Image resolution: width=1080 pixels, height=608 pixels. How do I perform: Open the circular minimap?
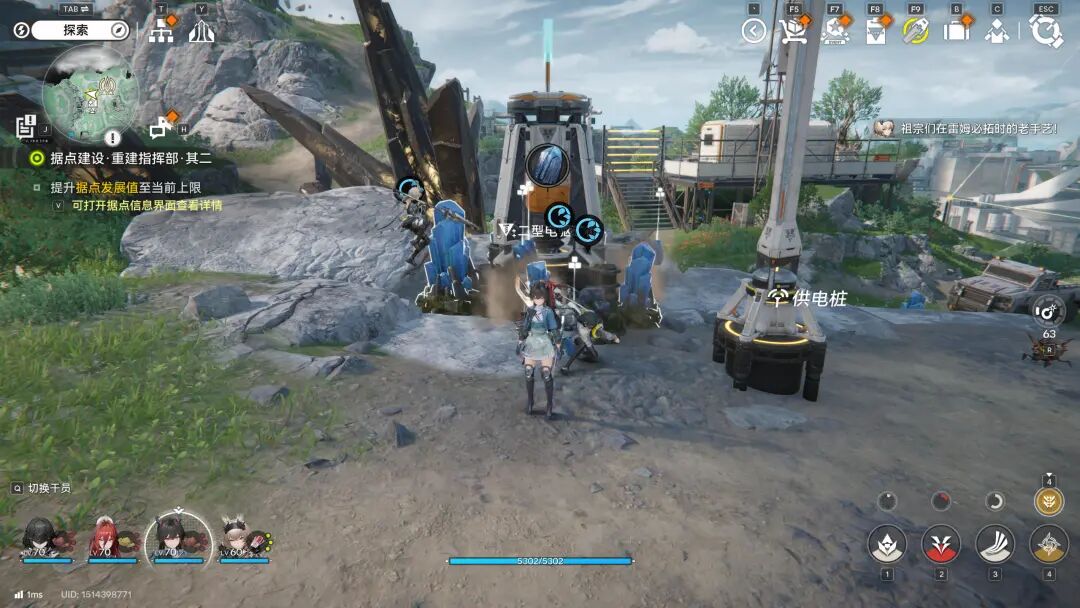tap(90, 93)
